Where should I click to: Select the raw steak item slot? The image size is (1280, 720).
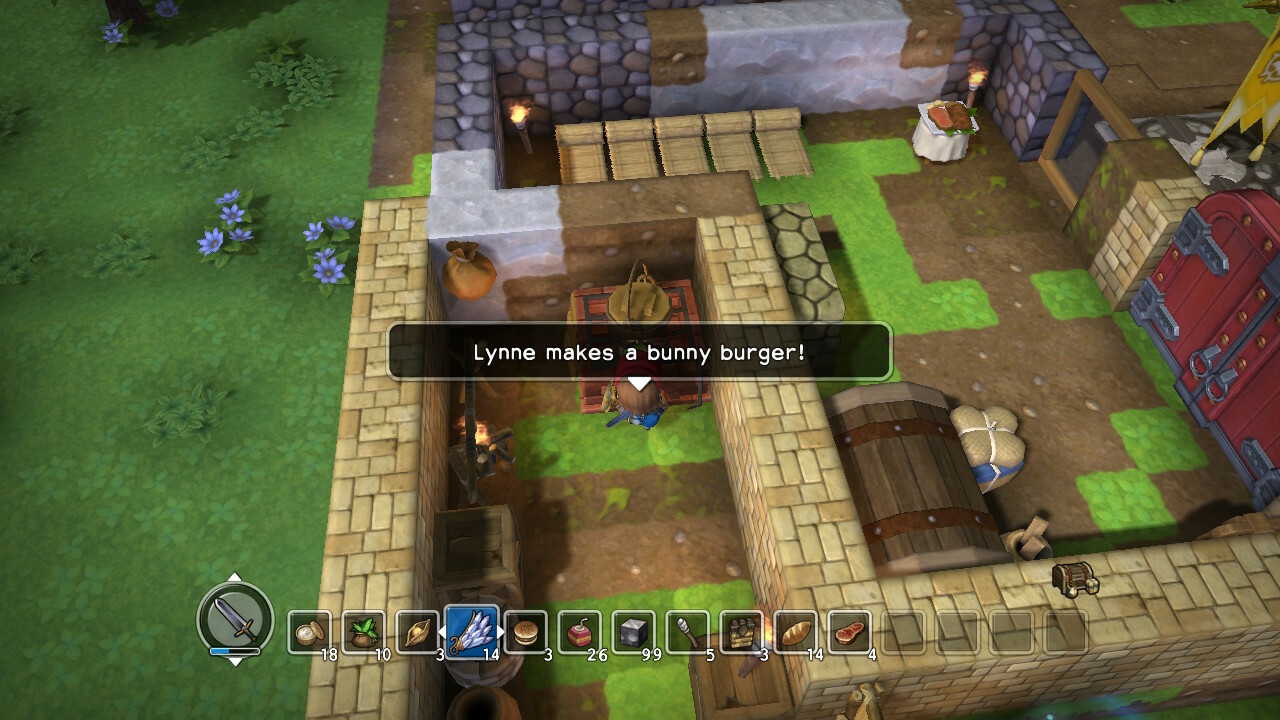(849, 632)
